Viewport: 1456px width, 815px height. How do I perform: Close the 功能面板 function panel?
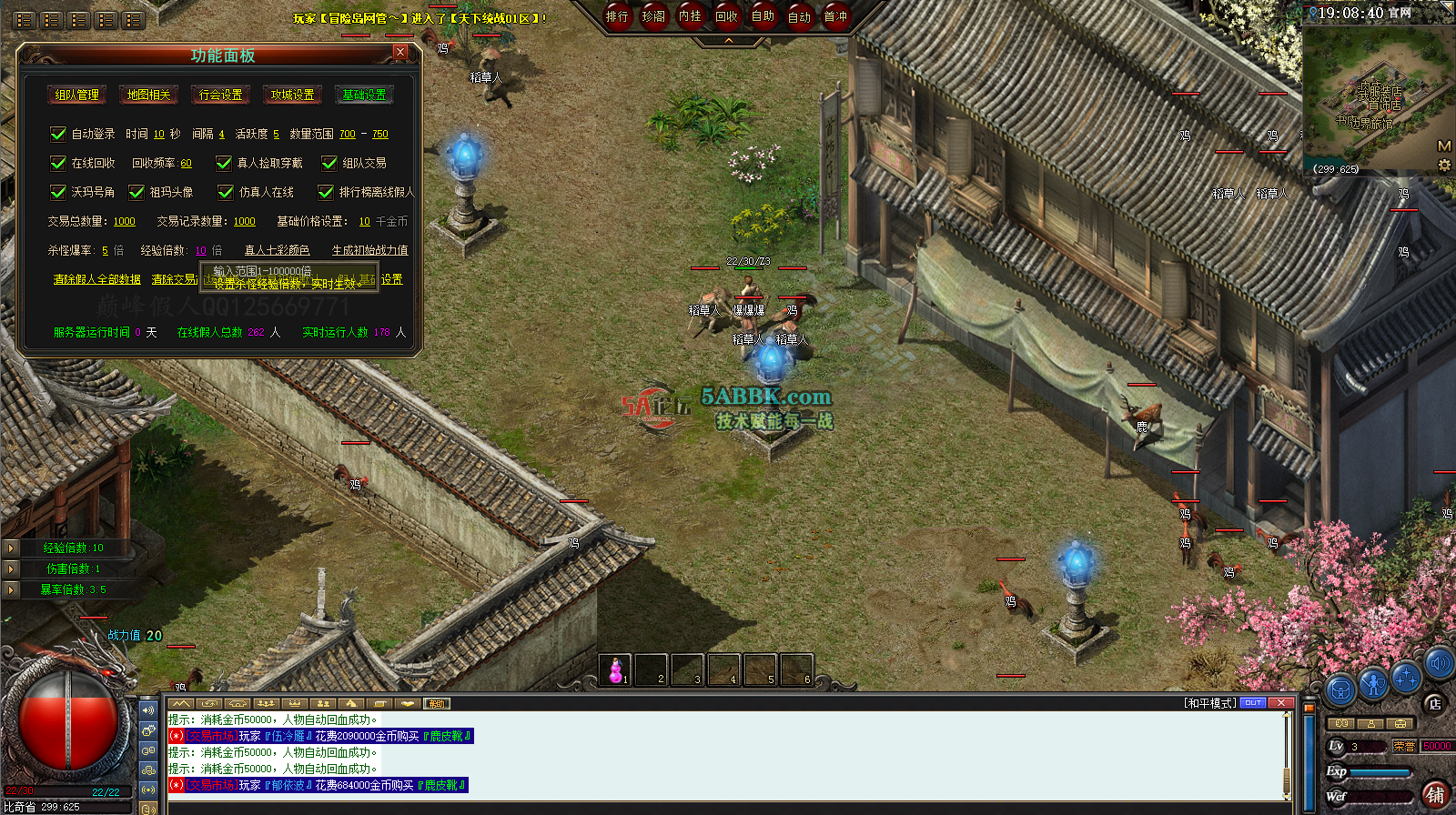click(x=399, y=52)
